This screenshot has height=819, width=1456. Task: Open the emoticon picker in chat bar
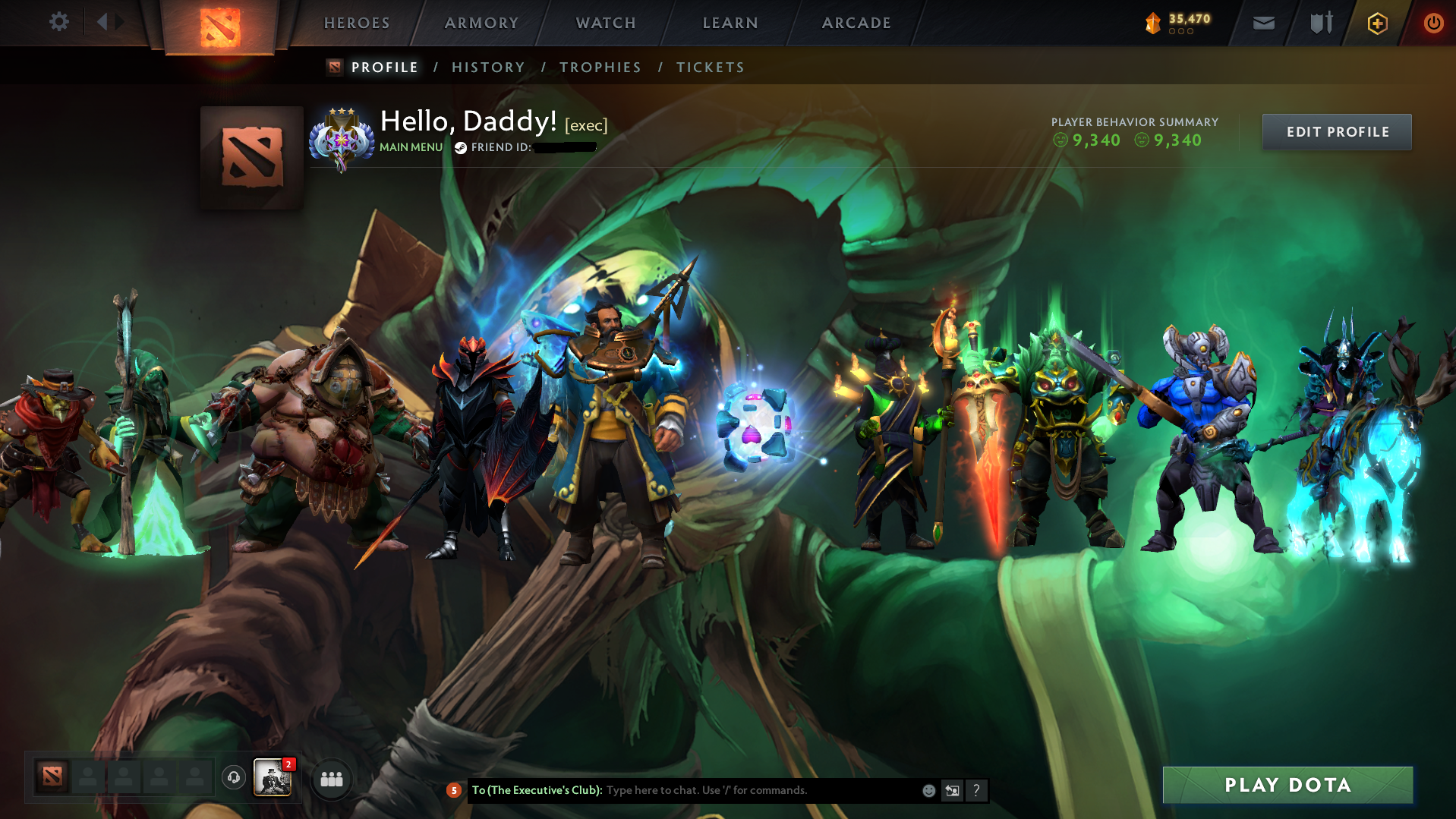click(928, 790)
